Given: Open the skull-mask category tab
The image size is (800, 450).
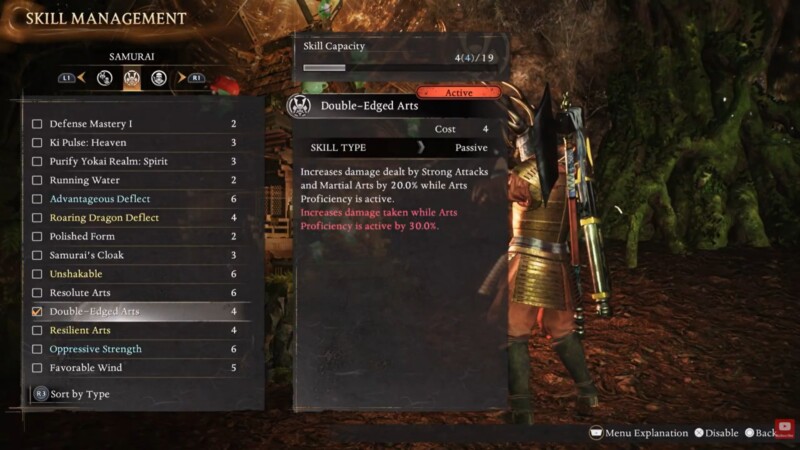Looking at the screenshot, I should (x=158, y=77).
